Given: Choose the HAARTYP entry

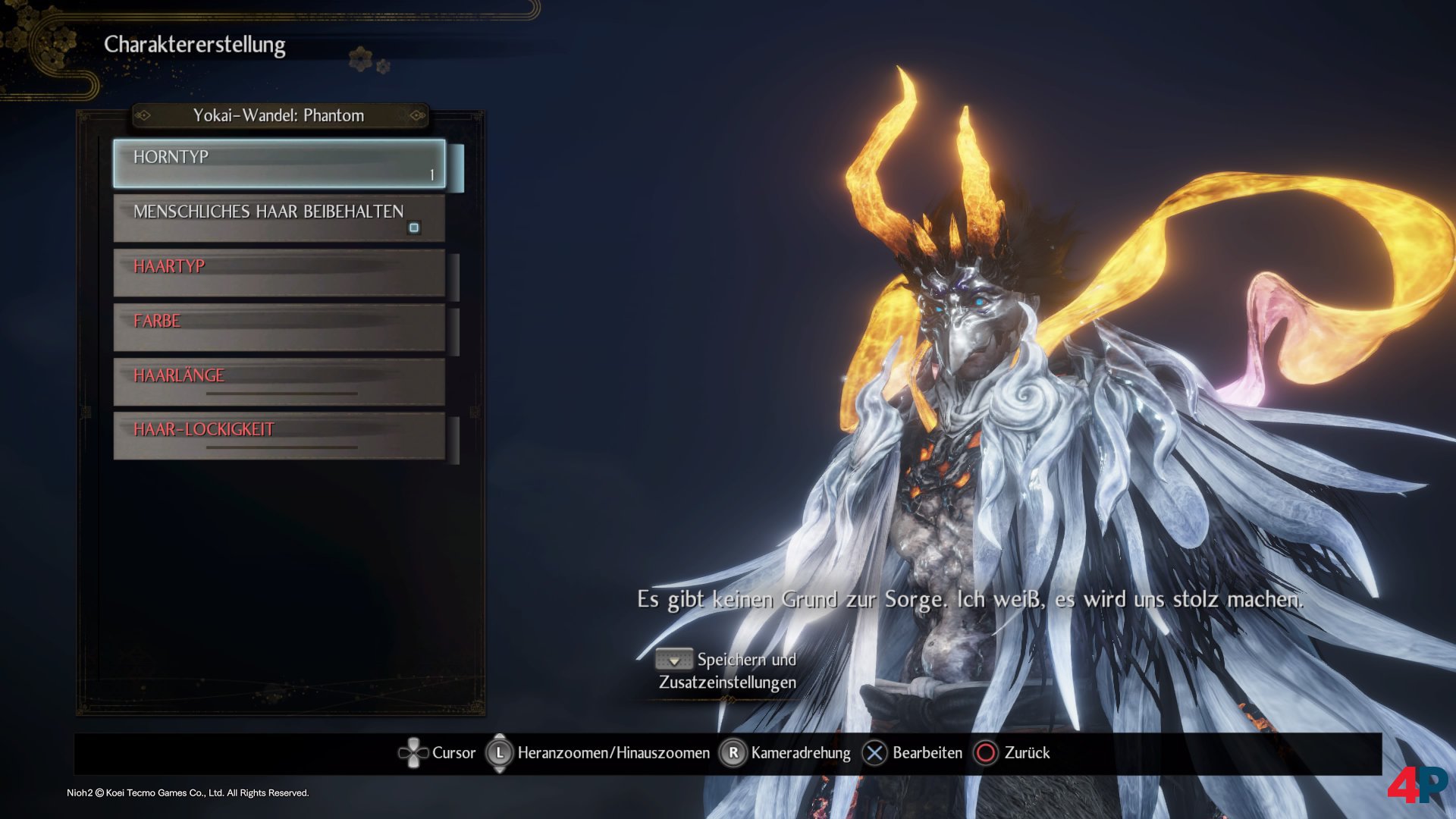Looking at the screenshot, I should (x=279, y=273).
